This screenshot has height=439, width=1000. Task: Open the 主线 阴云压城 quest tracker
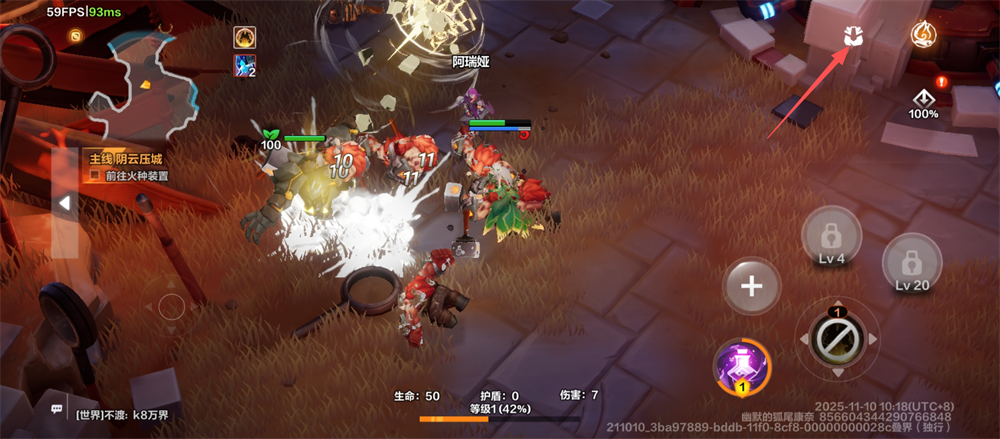click(128, 159)
